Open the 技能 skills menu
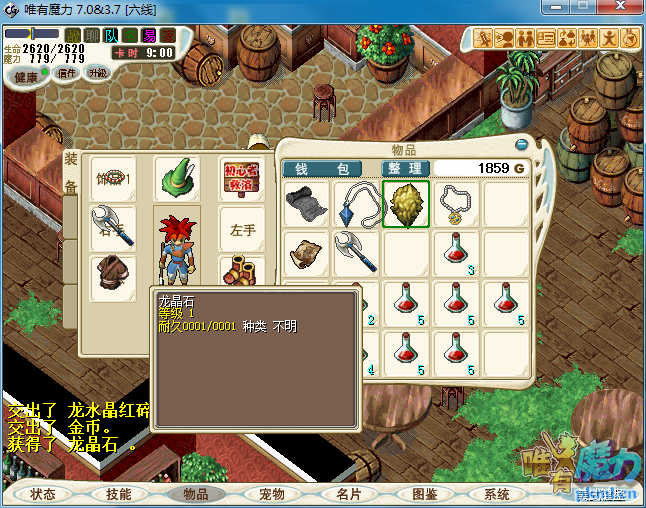Viewport: 646px width, 508px height. pyautogui.click(x=119, y=494)
